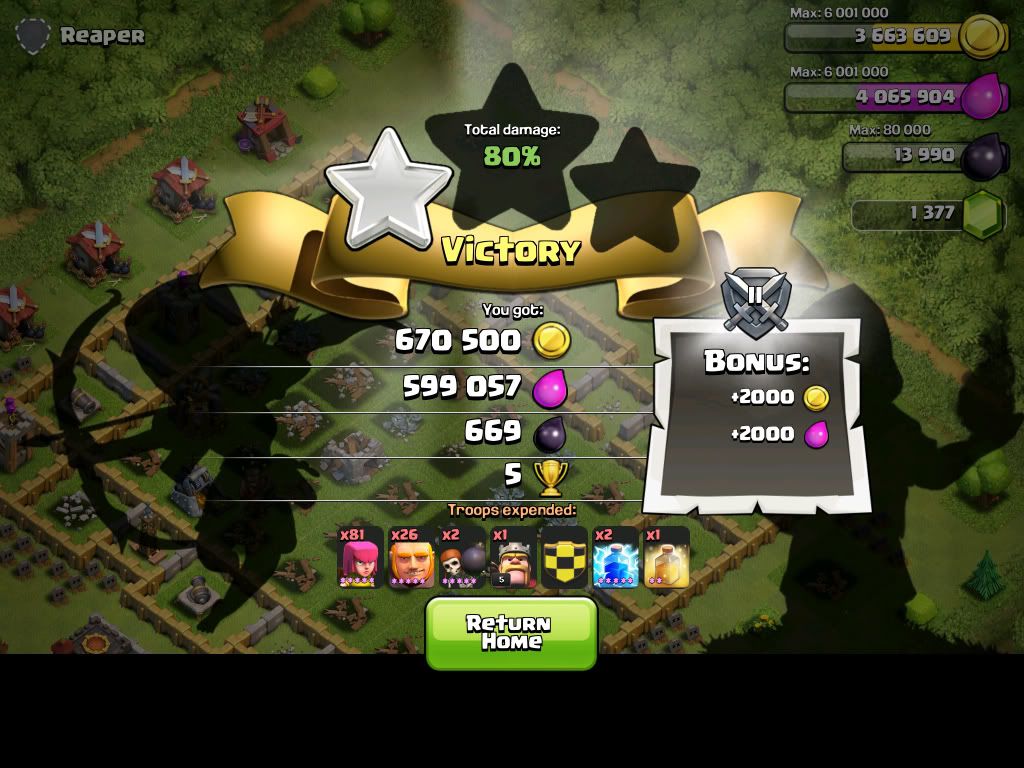Choose the Wall Breaker icon with bomb
This screenshot has width=1024, height=768.
462,557
